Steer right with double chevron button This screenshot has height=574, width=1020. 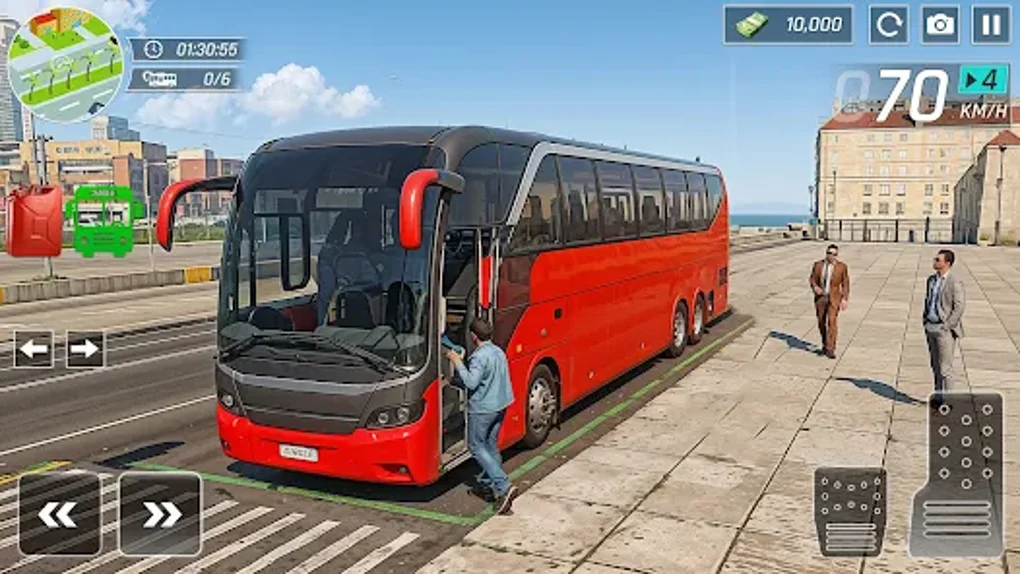[160, 513]
